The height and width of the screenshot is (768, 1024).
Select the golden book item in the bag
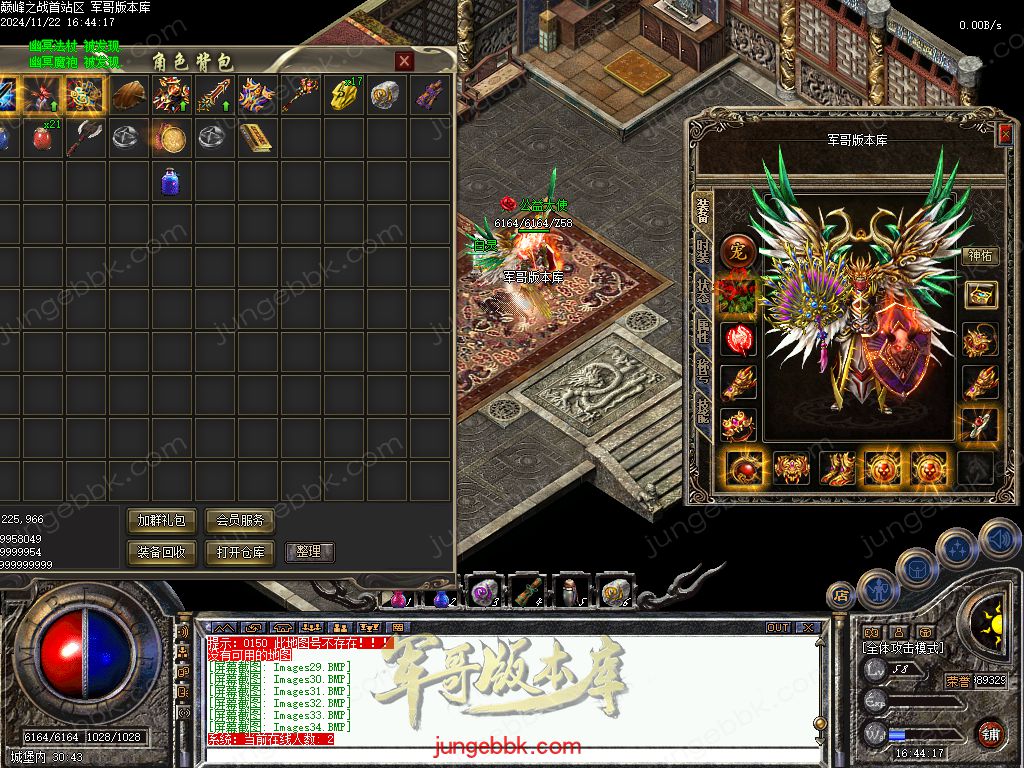click(256, 137)
